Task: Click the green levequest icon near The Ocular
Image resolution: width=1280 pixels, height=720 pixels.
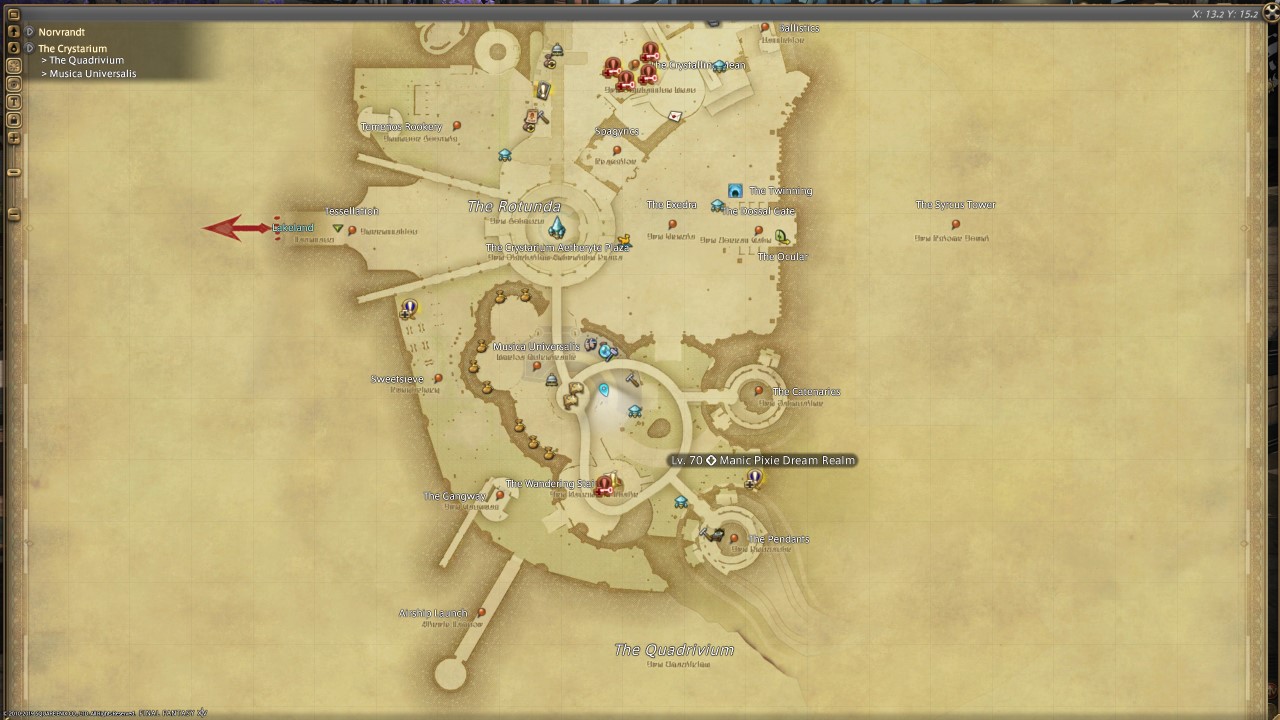Action: pyautogui.click(x=779, y=236)
